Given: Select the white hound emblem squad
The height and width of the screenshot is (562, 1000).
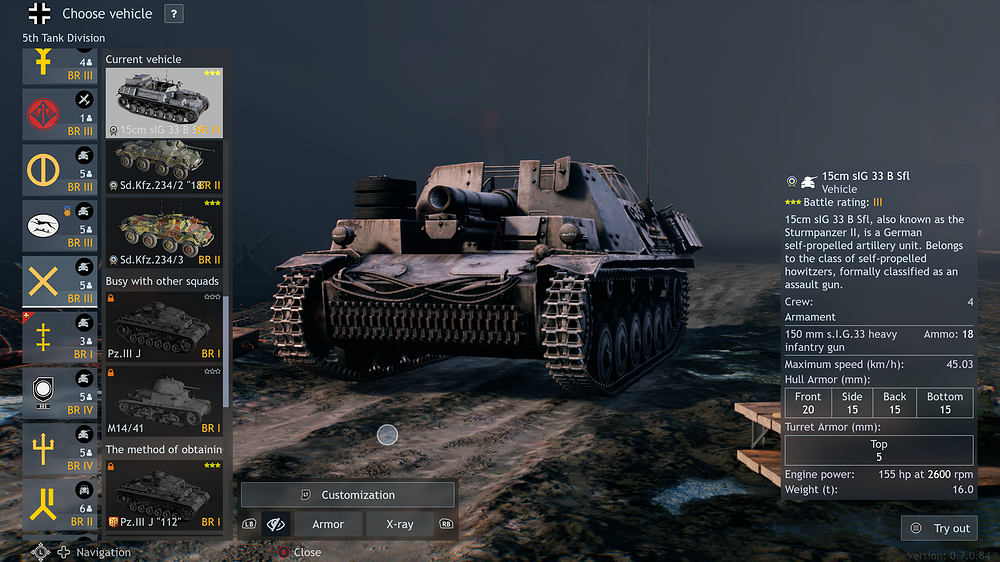Looking at the screenshot, I should pyautogui.click(x=60, y=226).
